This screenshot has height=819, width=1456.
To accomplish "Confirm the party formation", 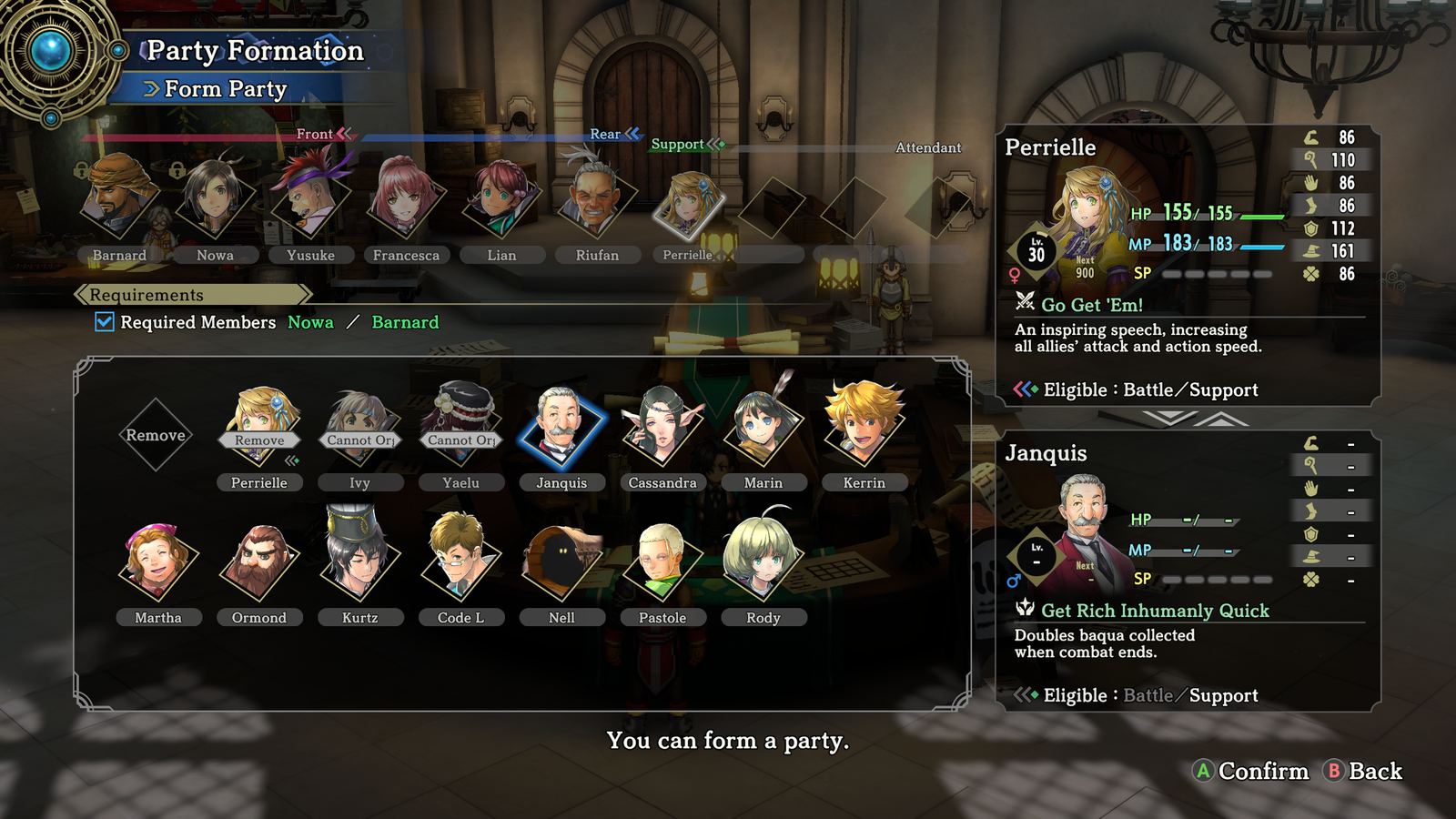I will click(x=1251, y=772).
